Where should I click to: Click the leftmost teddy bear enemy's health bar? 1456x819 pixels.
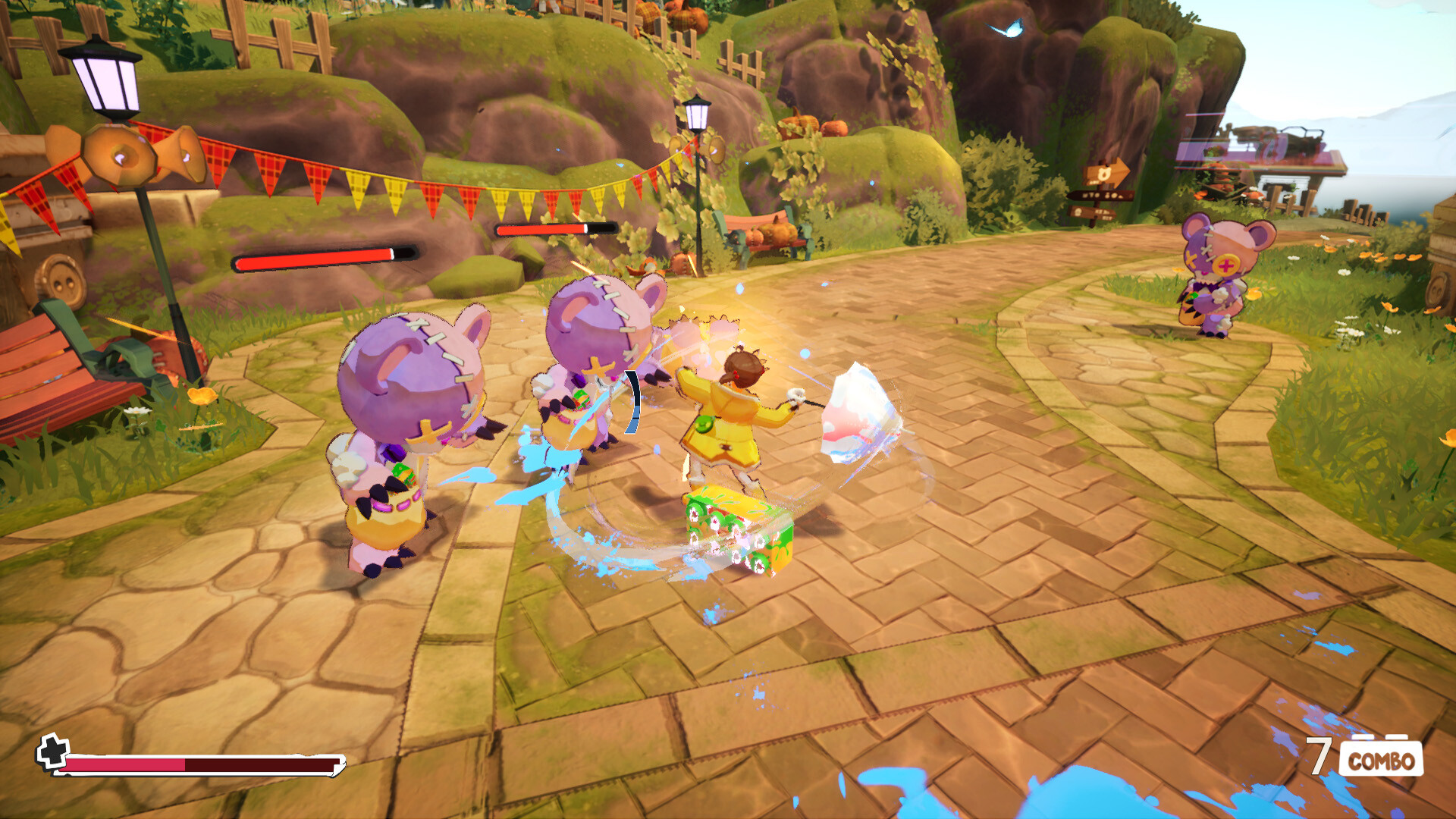coord(326,258)
